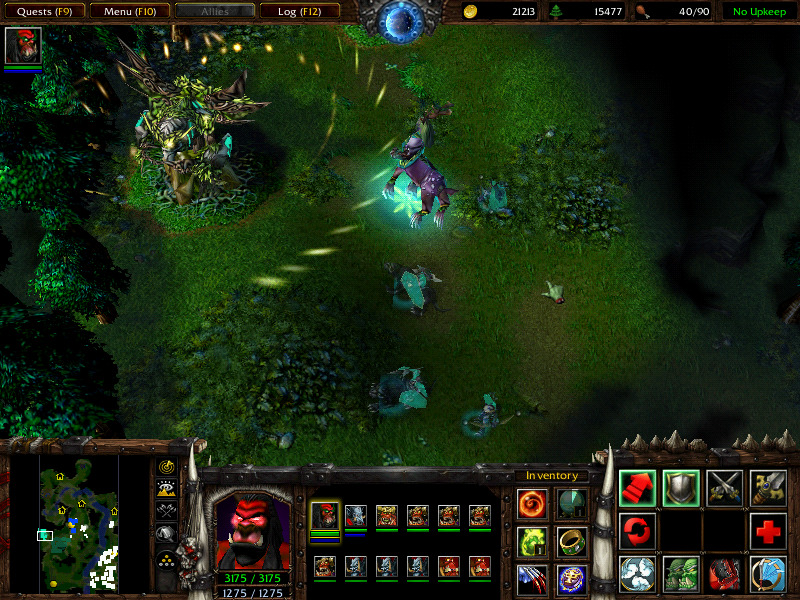Click the Blademaster portrait
The image size is (800, 600).
point(253,530)
